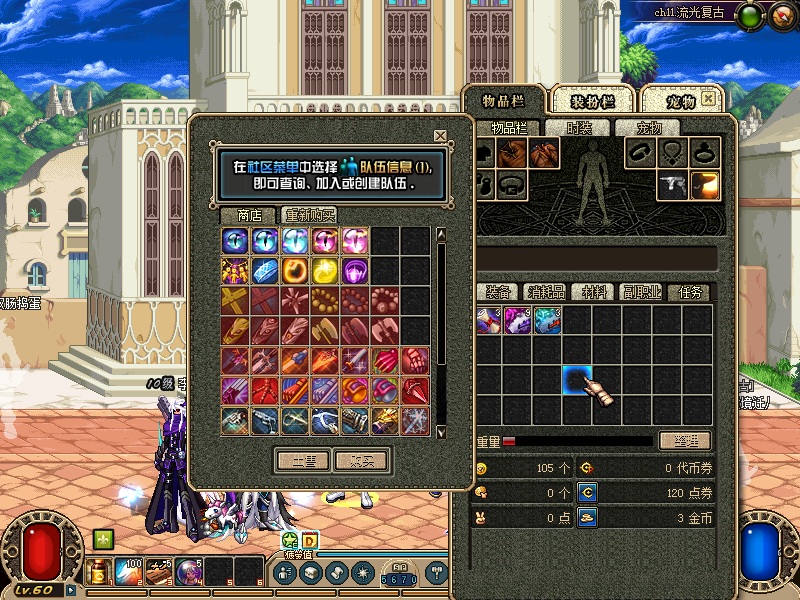Show the 任务 quest items category
The width and height of the screenshot is (800, 600).
[690, 292]
